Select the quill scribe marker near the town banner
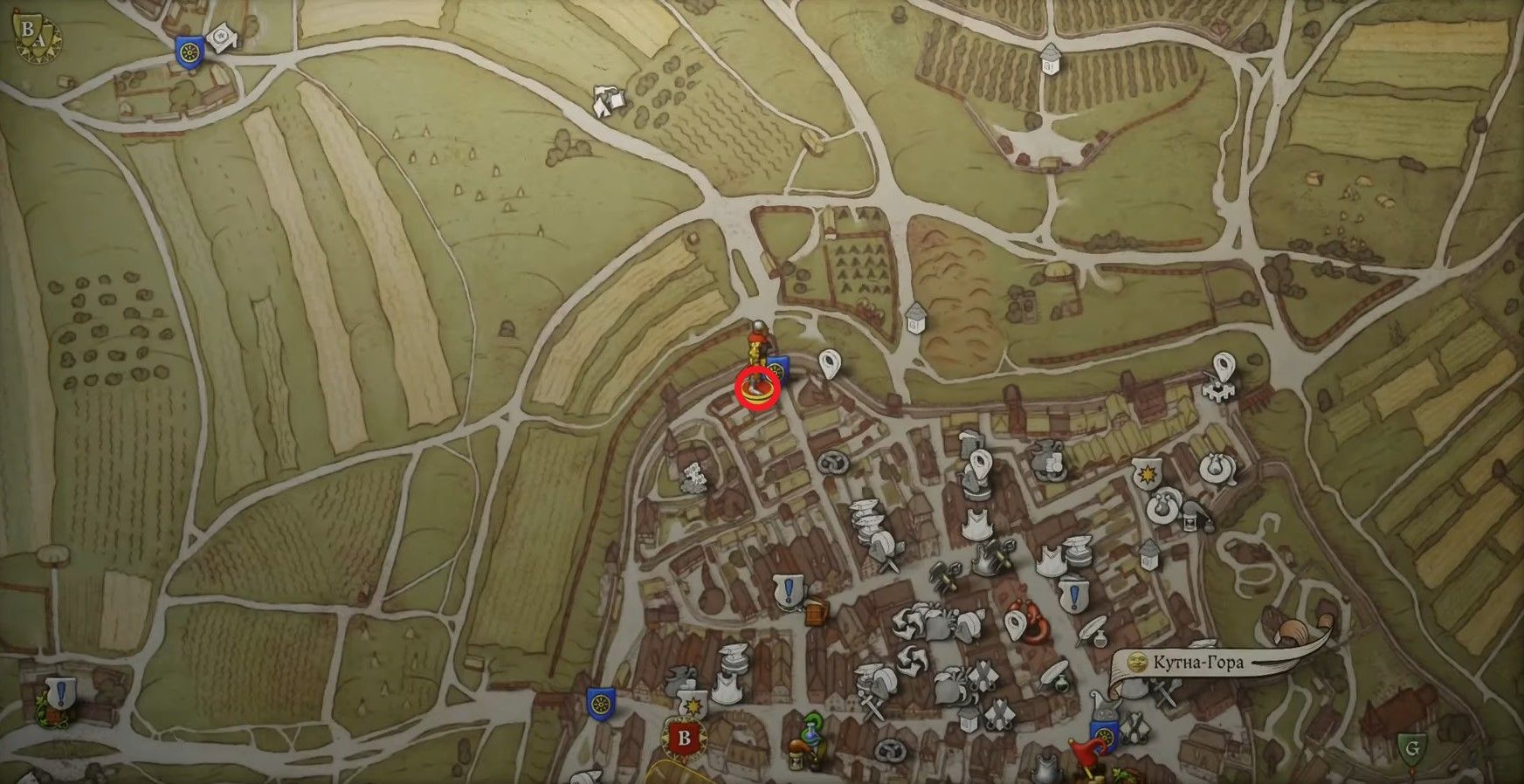 pos(1091,629)
